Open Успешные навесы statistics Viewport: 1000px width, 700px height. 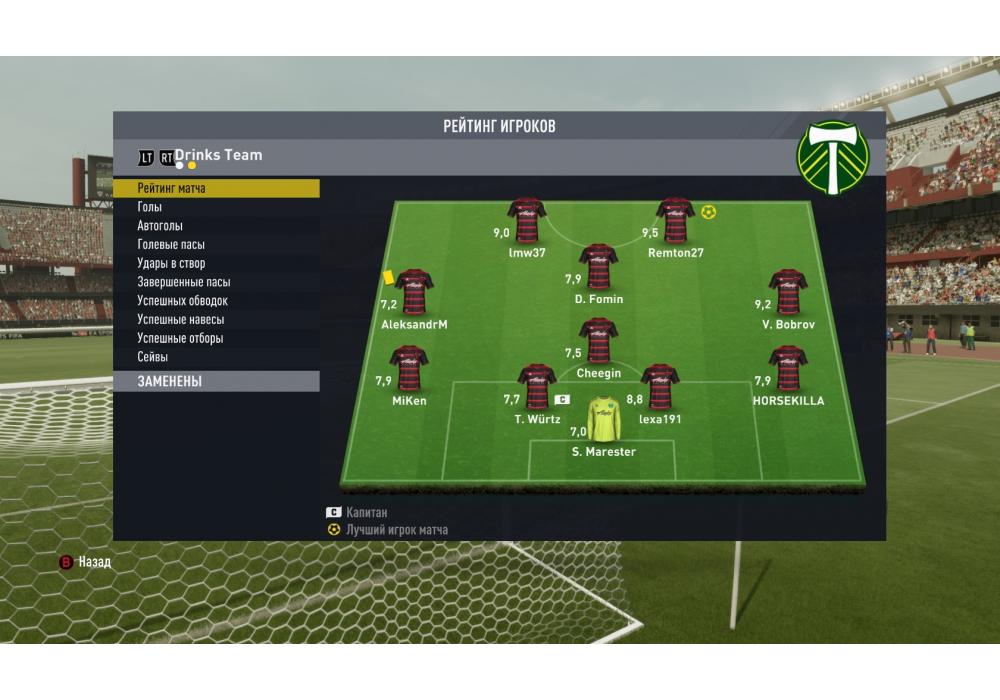pyautogui.click(x=180, y=320)
